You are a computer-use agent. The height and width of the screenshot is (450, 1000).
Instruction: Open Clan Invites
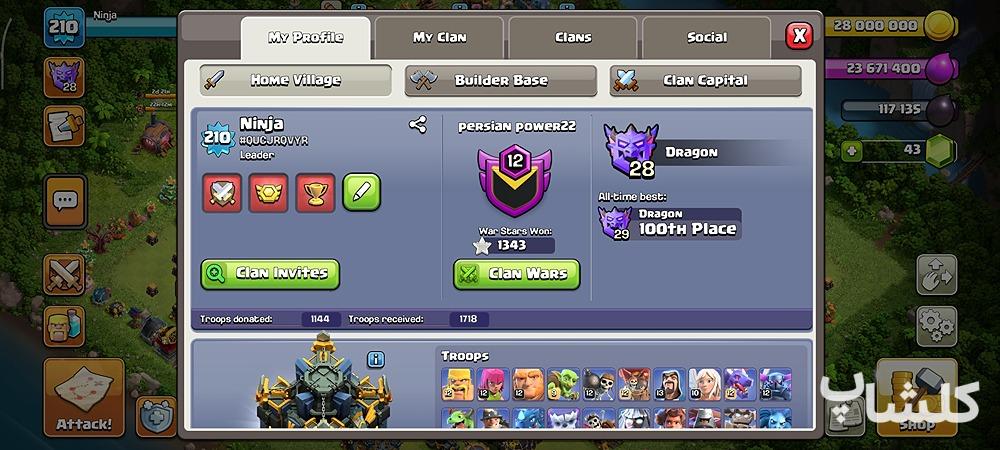tap(270, 273)
